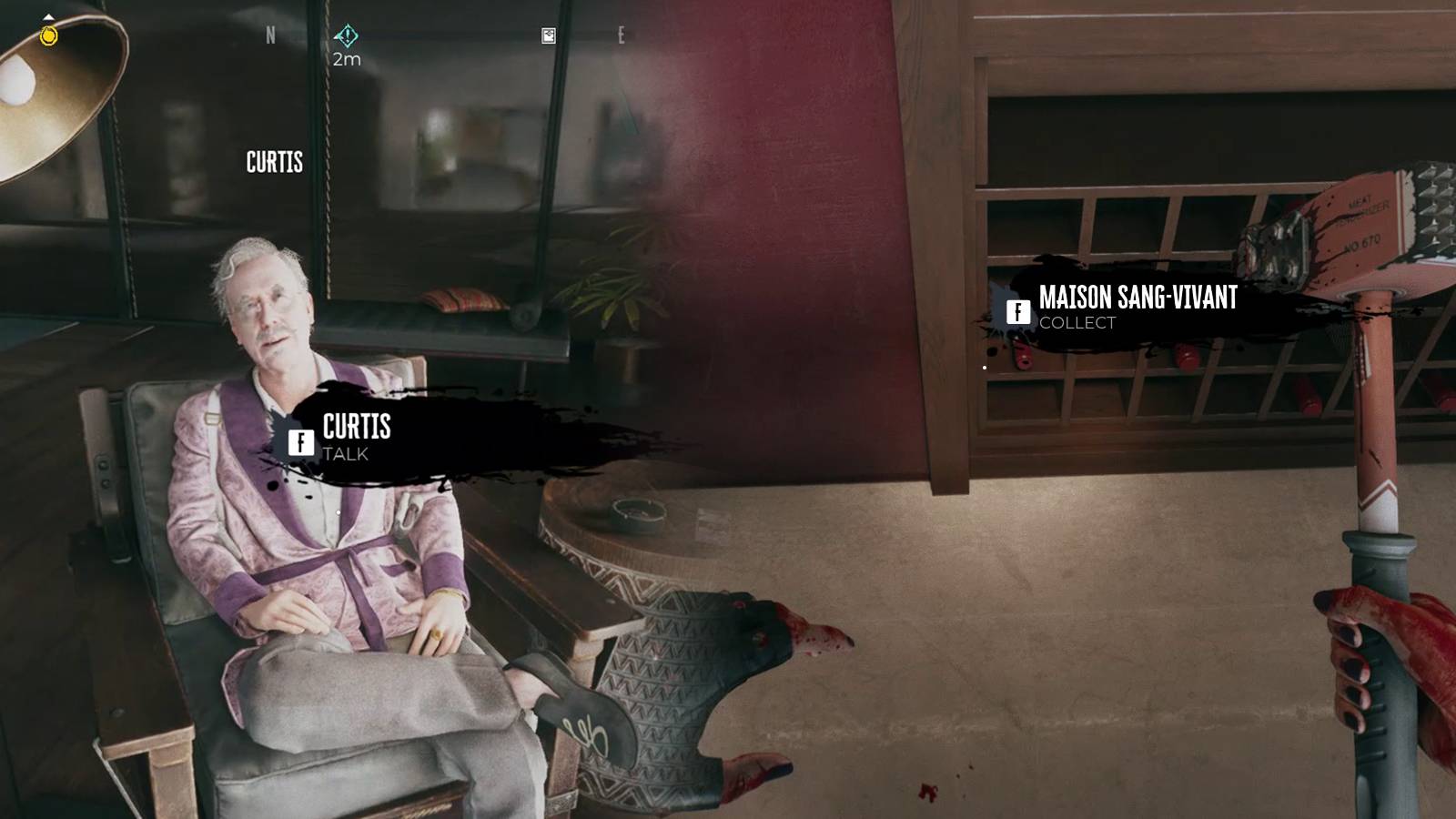This screenshot has width=1456, height=819.
Task: Click the white triangle above the objective icon
Action: tap(47, 15)
